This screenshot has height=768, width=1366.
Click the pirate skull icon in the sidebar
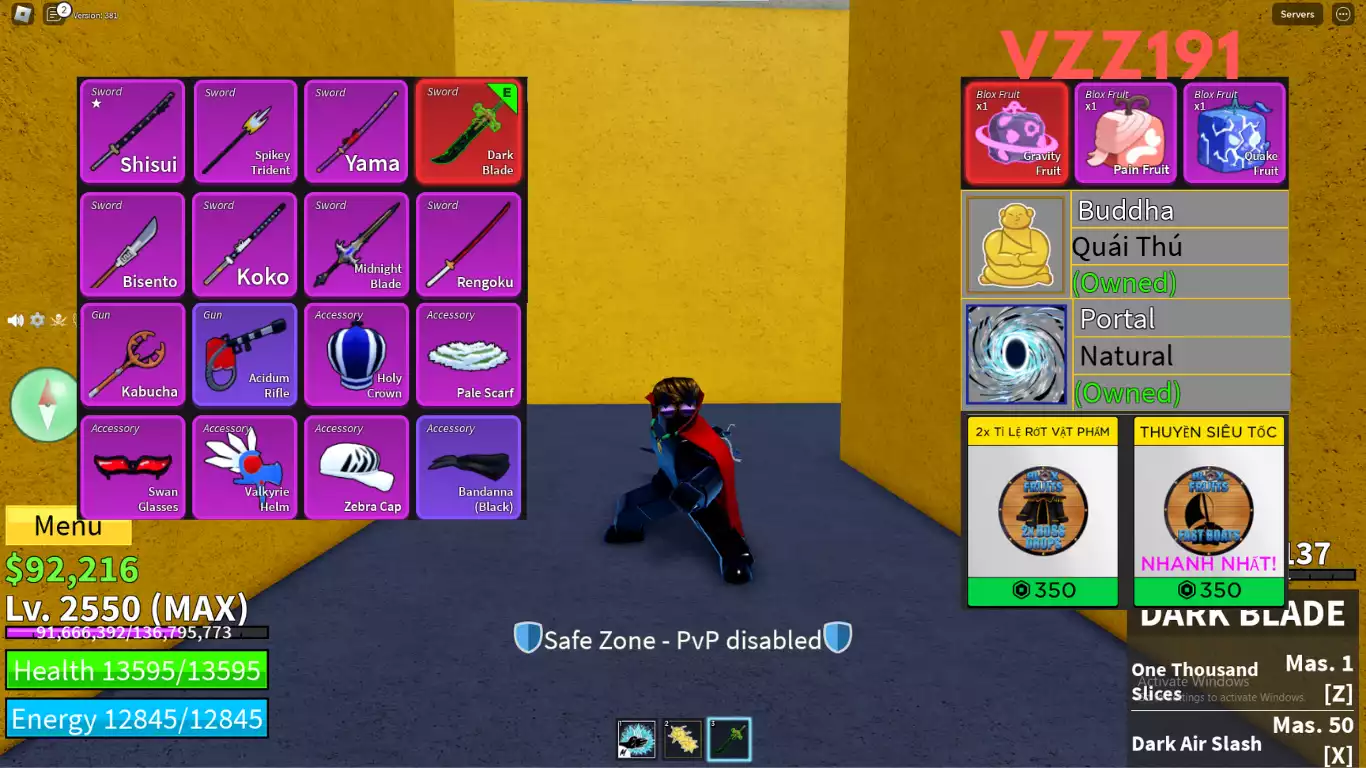(58, 320)
